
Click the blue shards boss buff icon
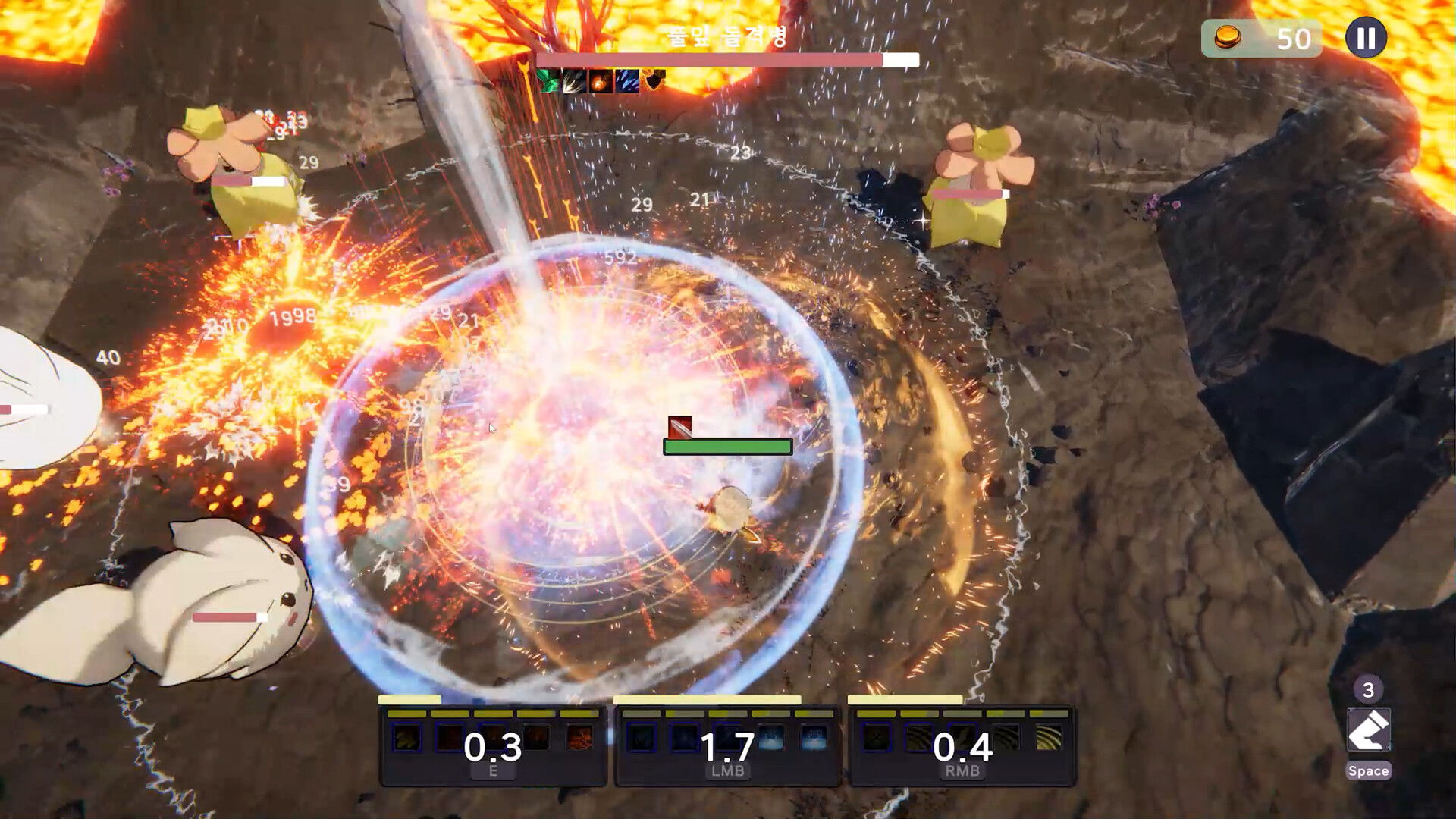click(x=627, y=80)
